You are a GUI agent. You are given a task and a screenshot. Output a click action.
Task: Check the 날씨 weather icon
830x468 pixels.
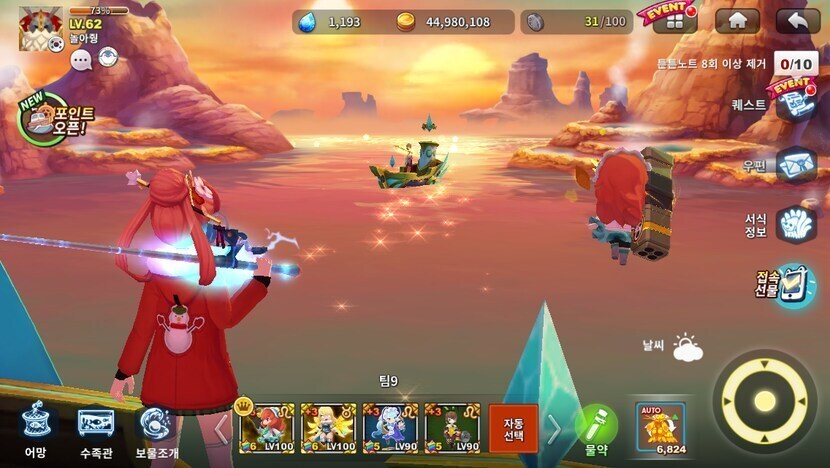click(687, 348)
